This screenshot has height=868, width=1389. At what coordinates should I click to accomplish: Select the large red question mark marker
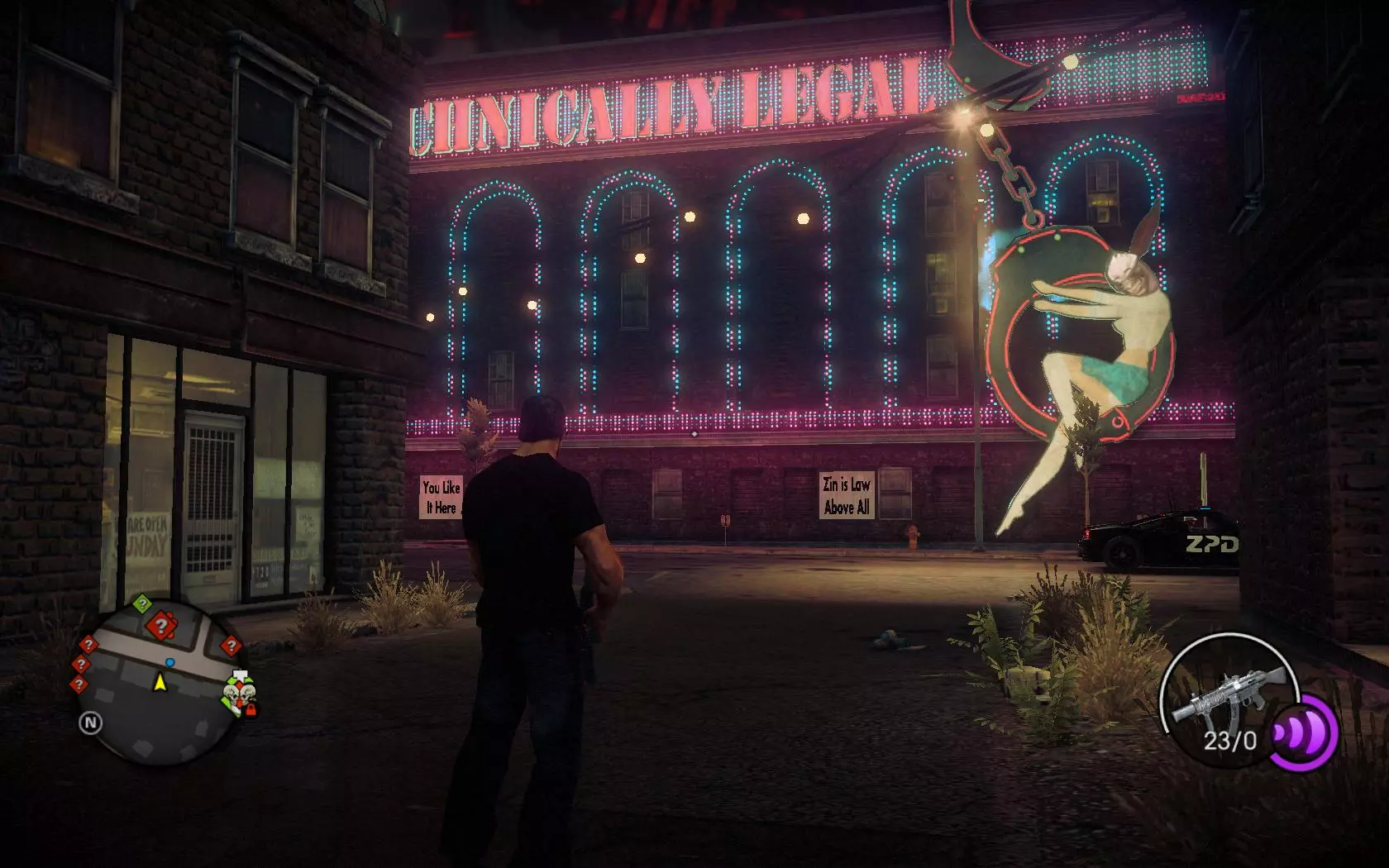(160, 627)
